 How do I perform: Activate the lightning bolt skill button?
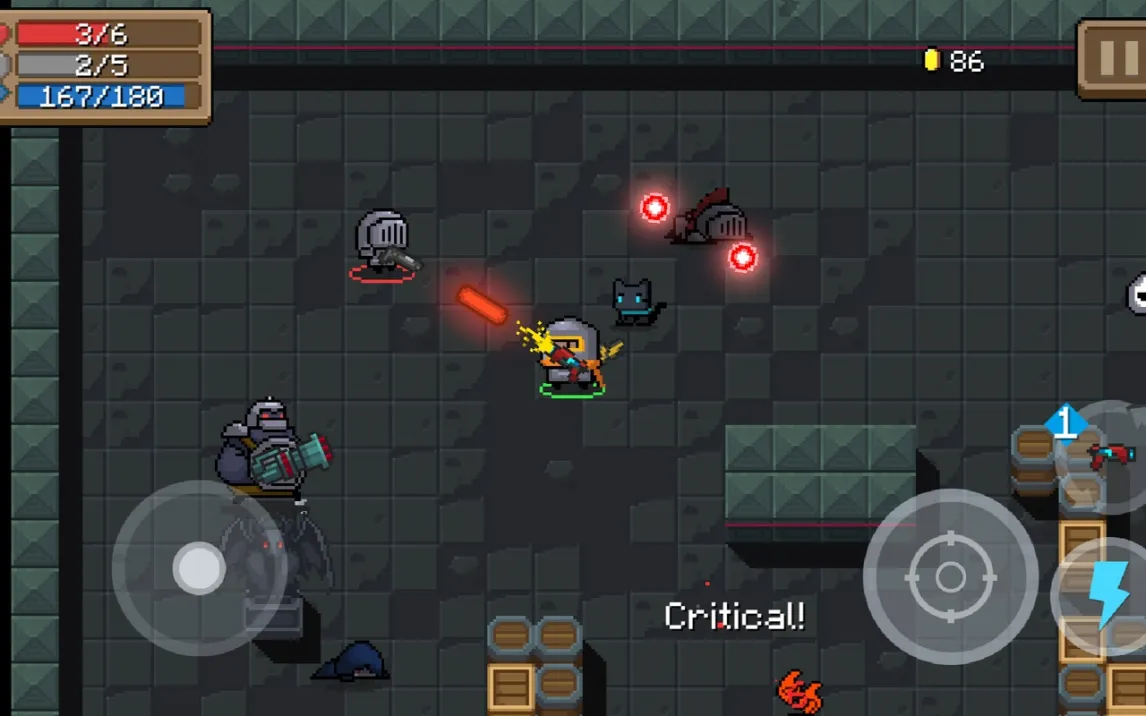click(x=1108, y=596)
